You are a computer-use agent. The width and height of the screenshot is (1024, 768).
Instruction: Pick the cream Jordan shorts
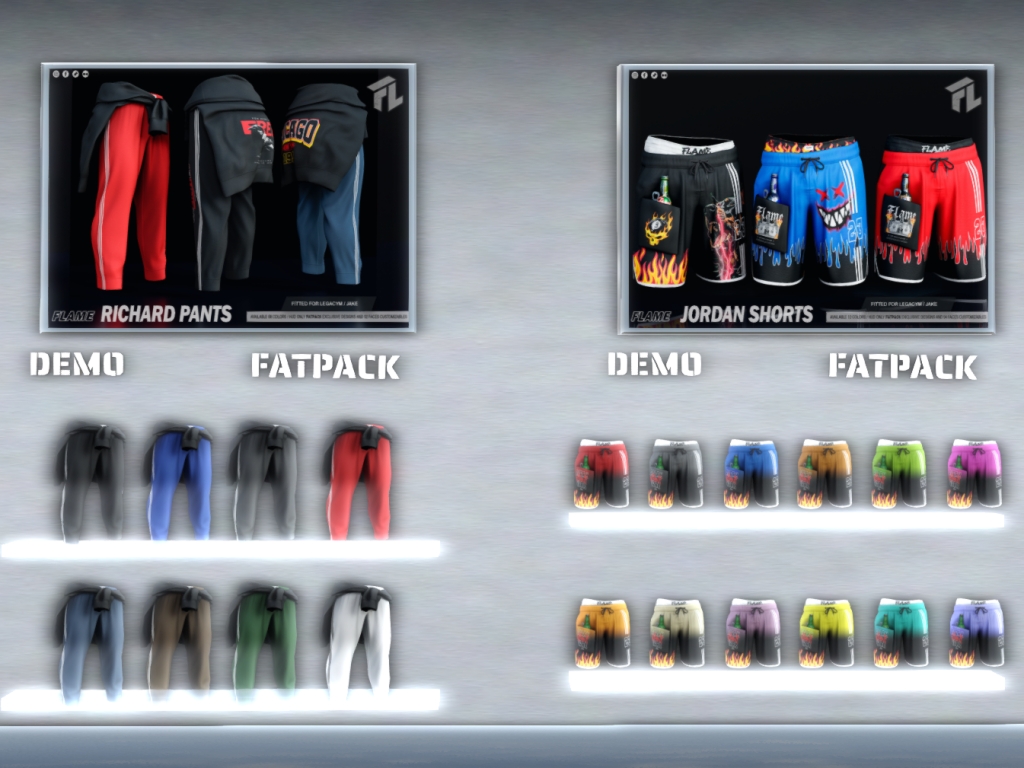coord(676,632)
